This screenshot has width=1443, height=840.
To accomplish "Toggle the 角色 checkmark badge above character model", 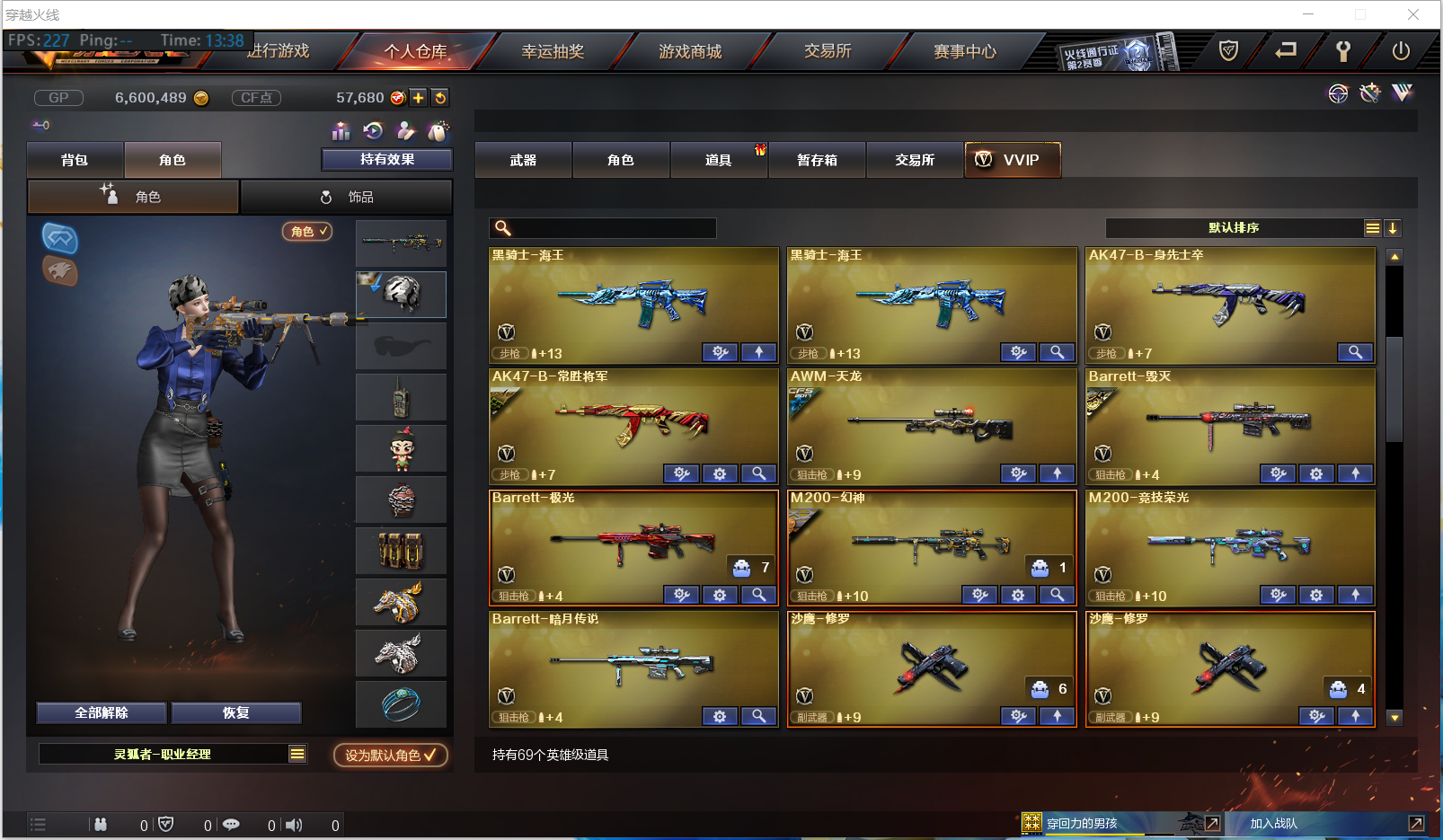I will (x=307, y=231).
